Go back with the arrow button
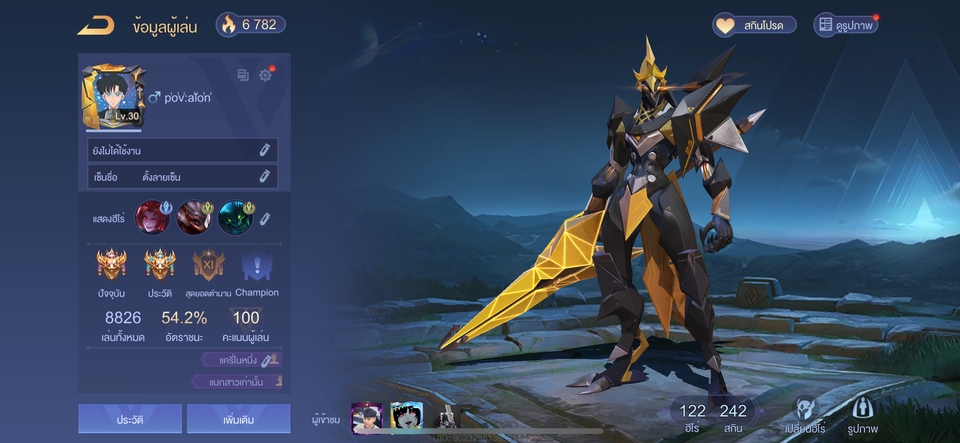 click(x=95, y=25)
